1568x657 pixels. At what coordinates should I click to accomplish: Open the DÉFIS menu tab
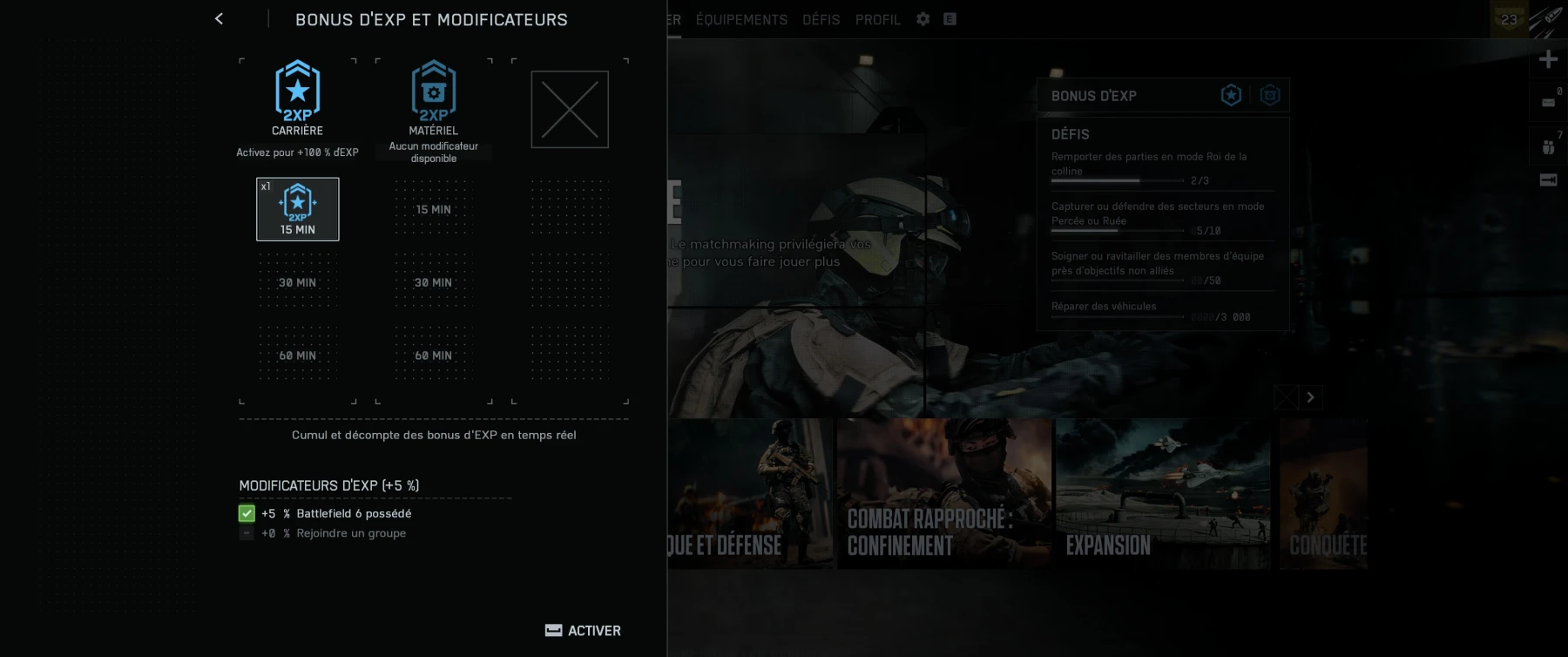pyautogui.click(x=820, y=19)
